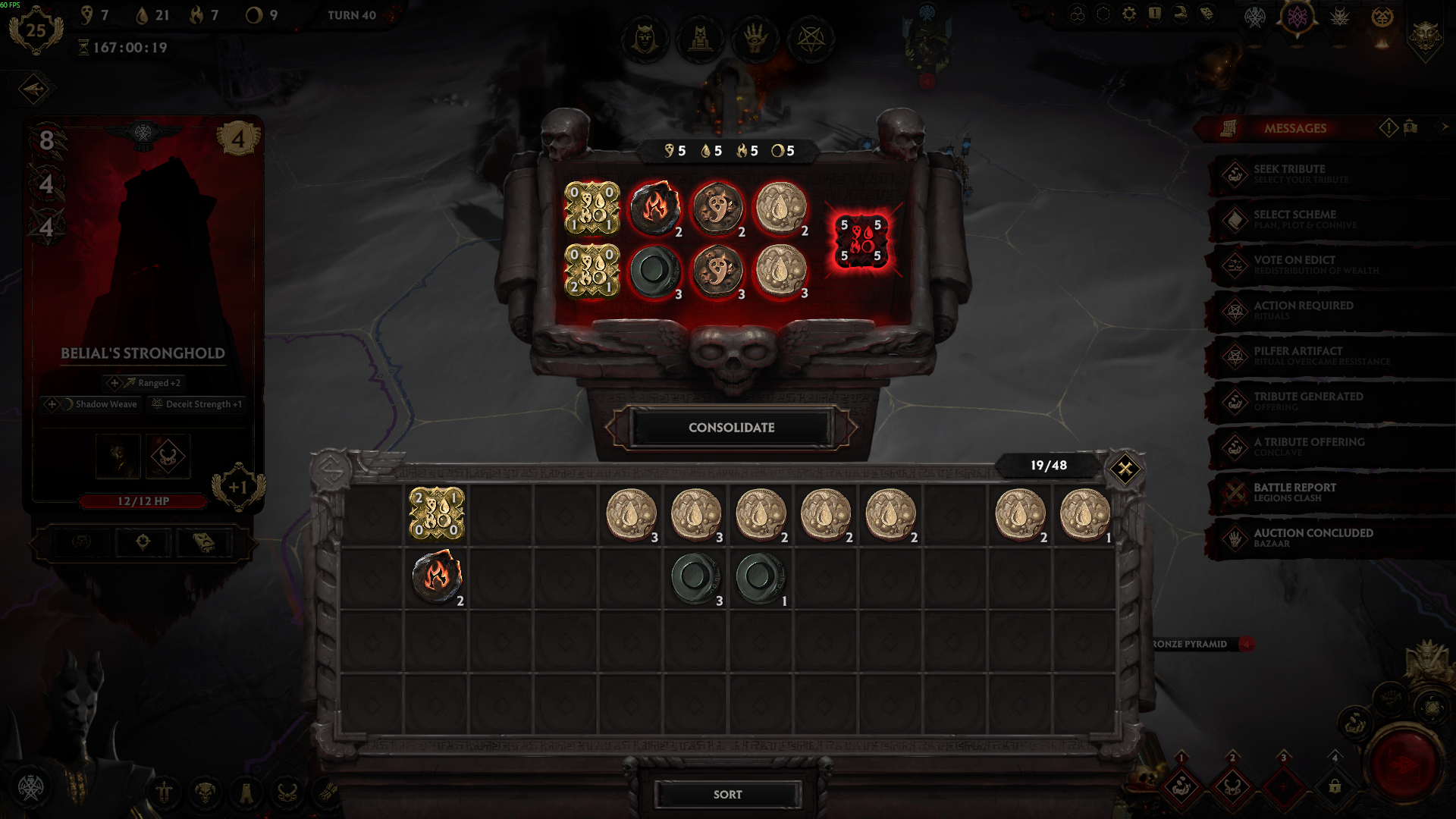End the turn with the red orb
The height and width of the screenshot is (819, 1456).
[1403, 762]
